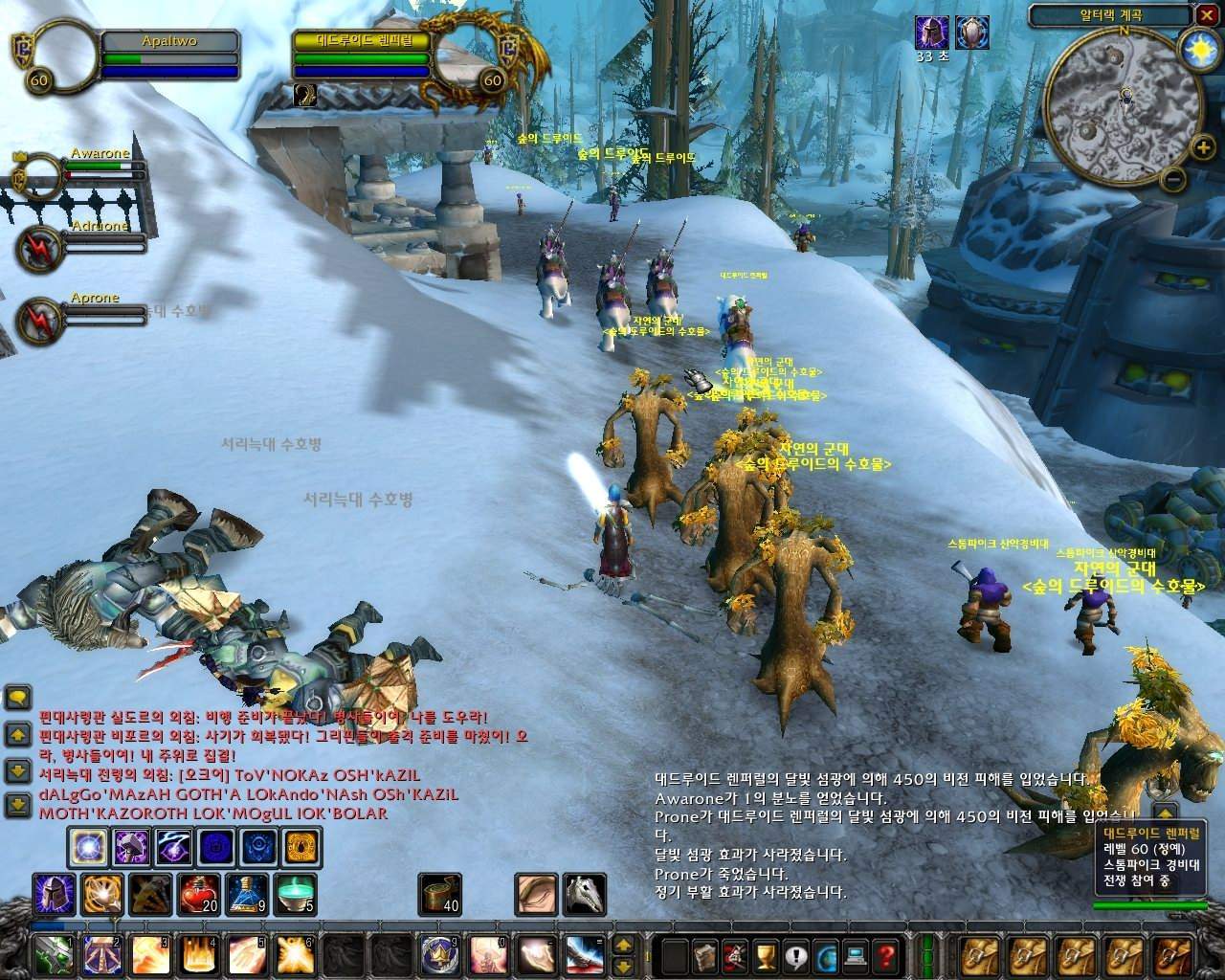Image resolution: width=1225 pixels, height=980 pixels.
Task: Summon the horse skull mount icon
Action: point(584,894)
